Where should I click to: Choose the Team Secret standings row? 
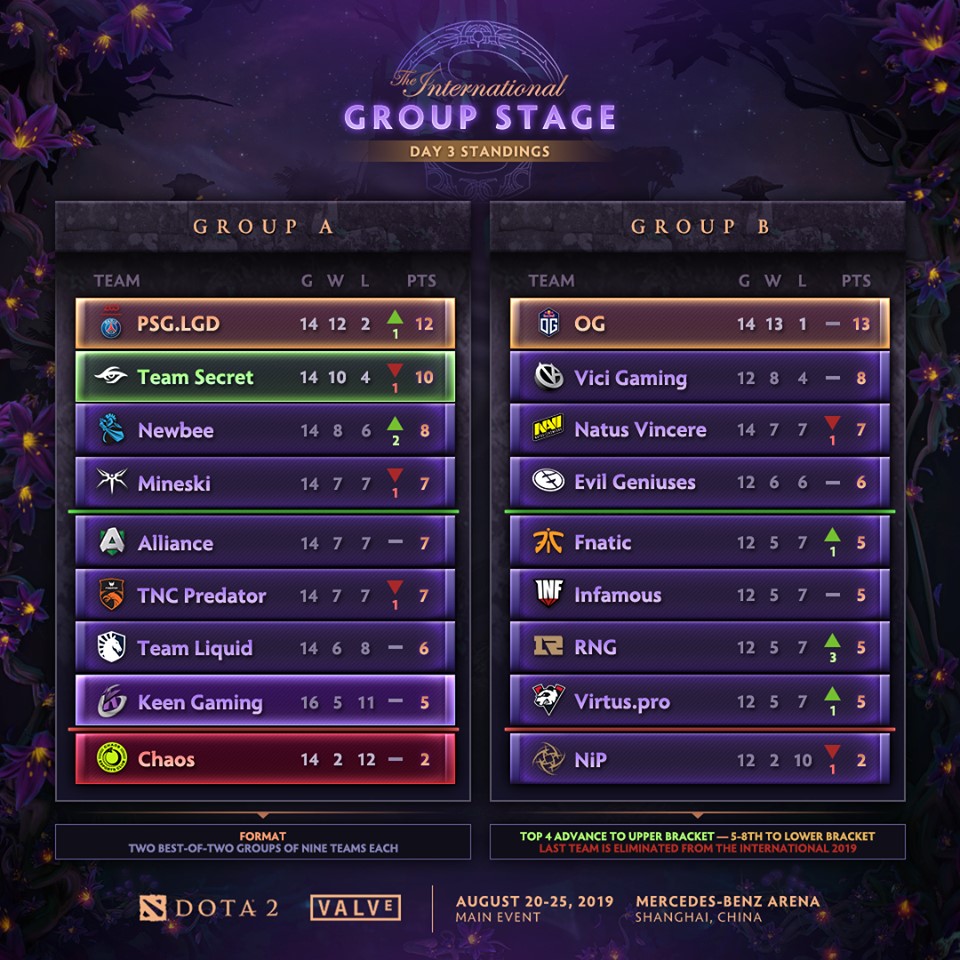pyautogui.click(x=265, y=377)
